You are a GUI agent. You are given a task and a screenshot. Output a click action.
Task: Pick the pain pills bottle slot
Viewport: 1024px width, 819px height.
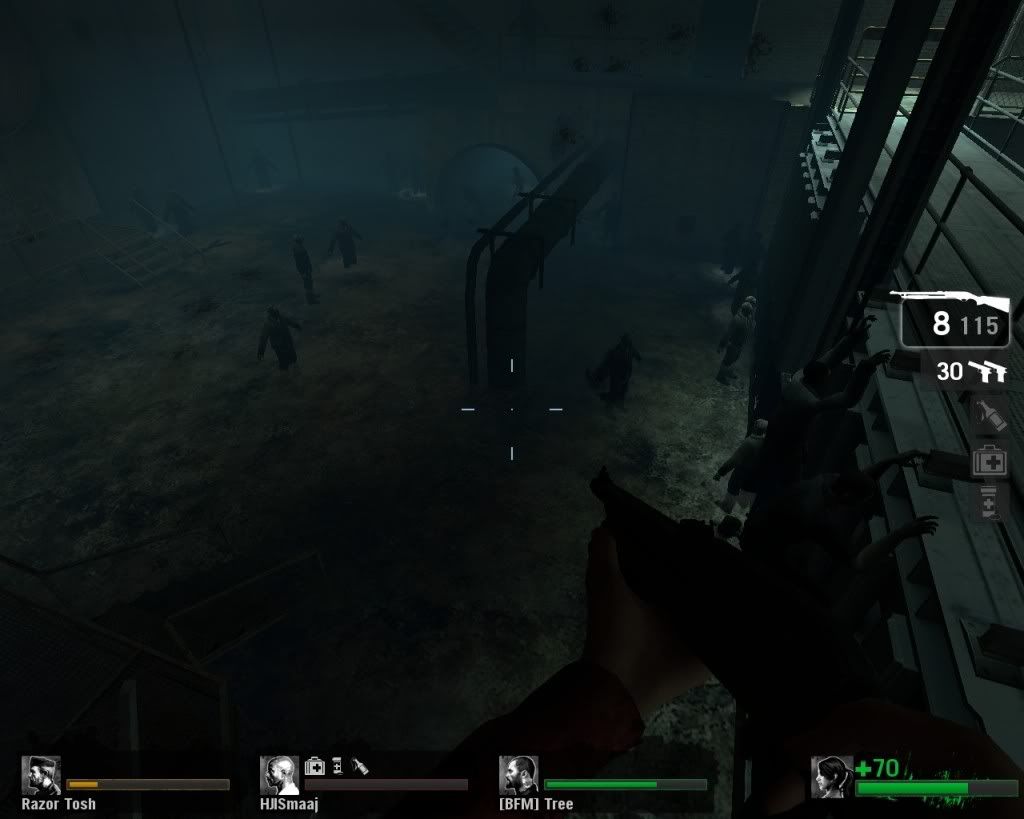click(x=988, y=503)
